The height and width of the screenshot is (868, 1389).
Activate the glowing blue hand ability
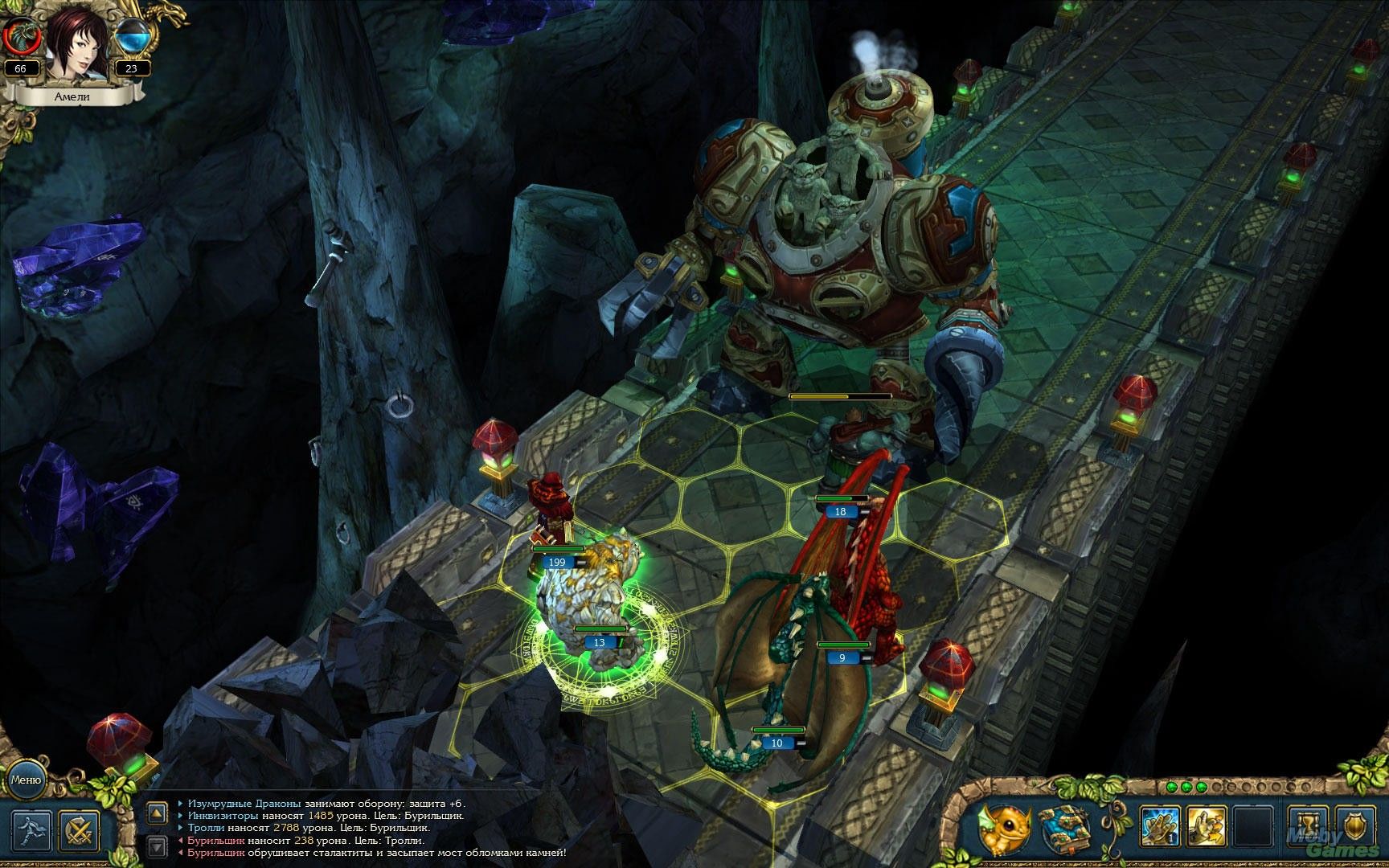pos(1160,828)
